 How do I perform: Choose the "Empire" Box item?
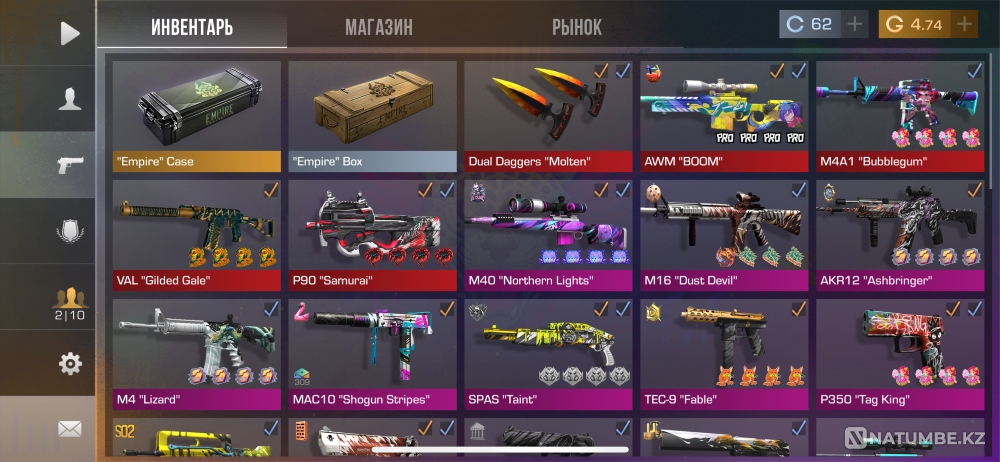tap(372, 115)
